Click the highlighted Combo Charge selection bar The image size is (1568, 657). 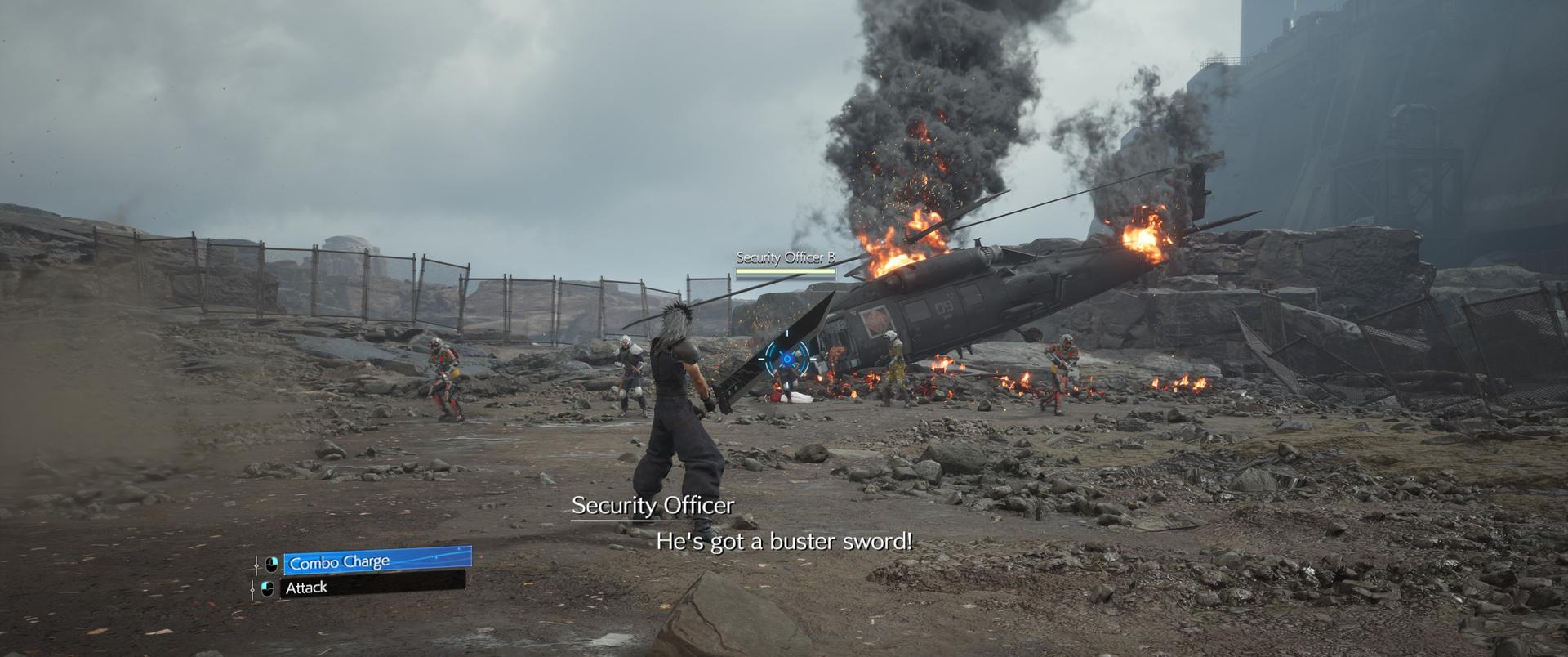pos(380,561)
